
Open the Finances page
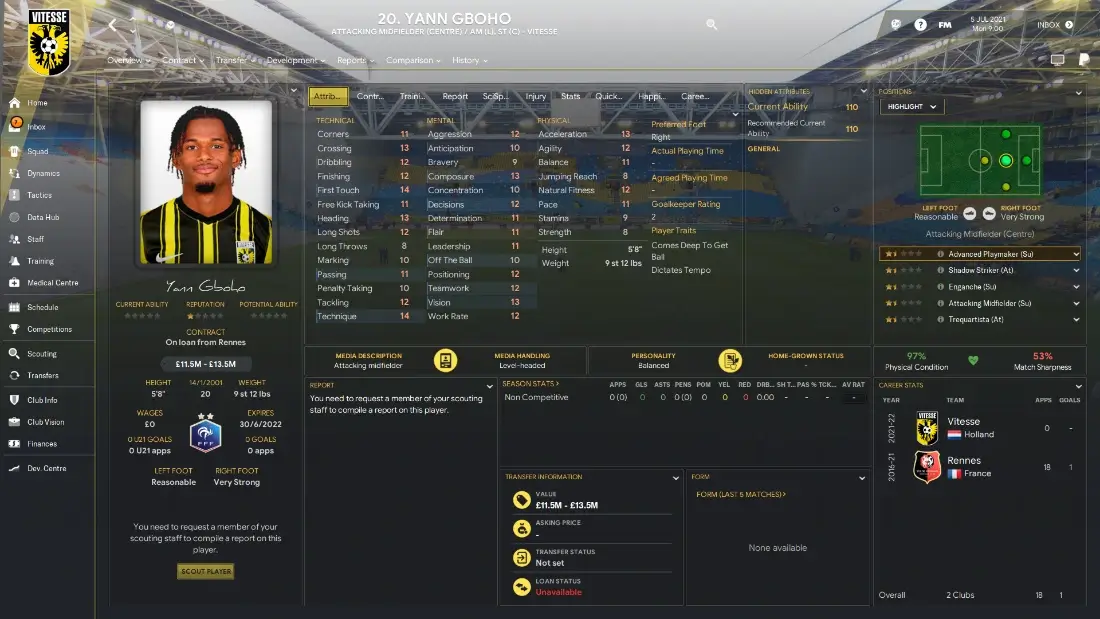(42, 444)
